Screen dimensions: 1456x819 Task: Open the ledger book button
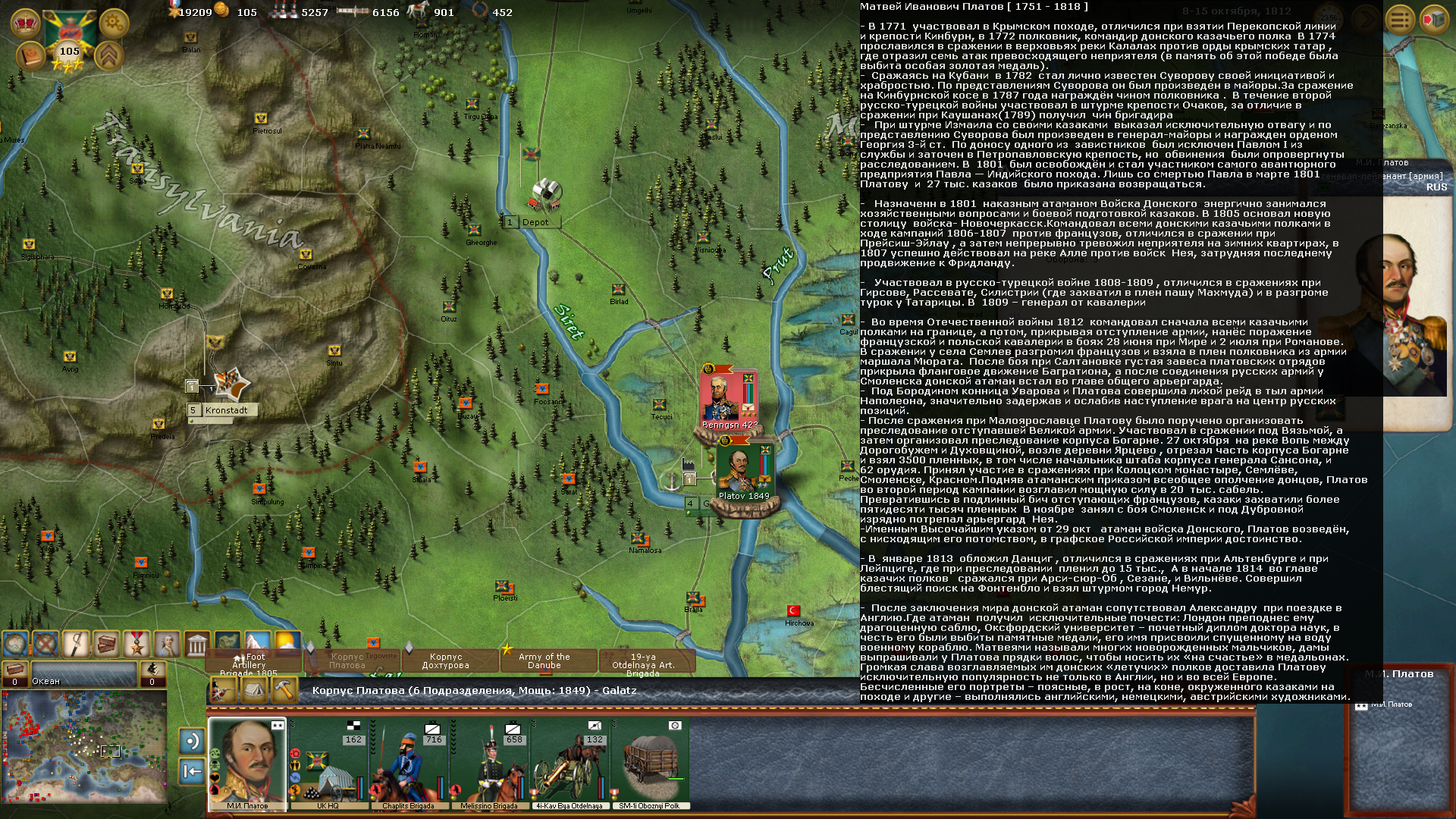30,56
